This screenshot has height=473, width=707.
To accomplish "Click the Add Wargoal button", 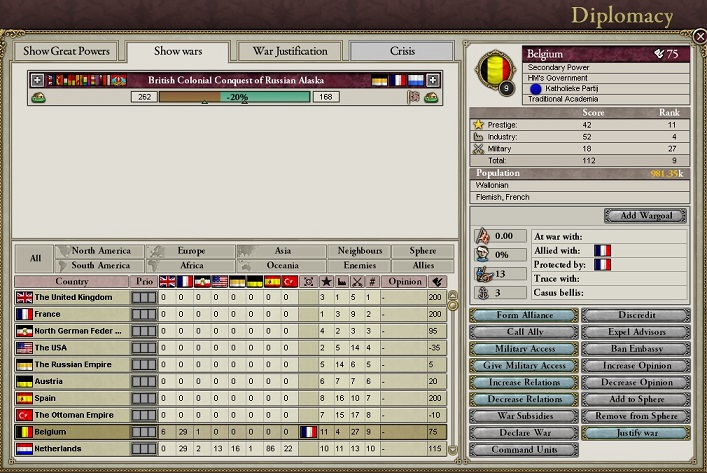I will [x=646, y=216].
